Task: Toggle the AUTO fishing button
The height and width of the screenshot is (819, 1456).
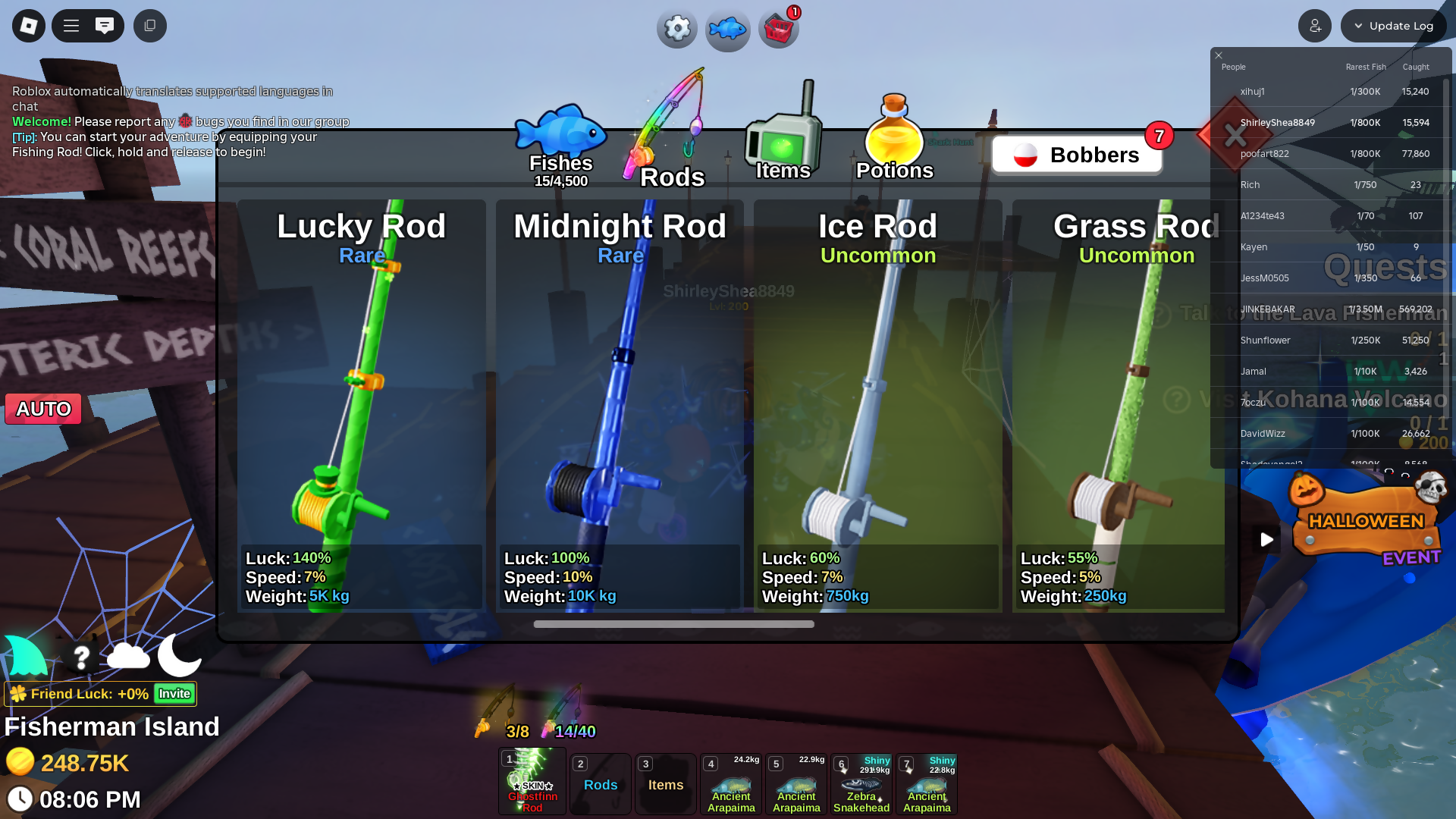Action: (43, 409)
